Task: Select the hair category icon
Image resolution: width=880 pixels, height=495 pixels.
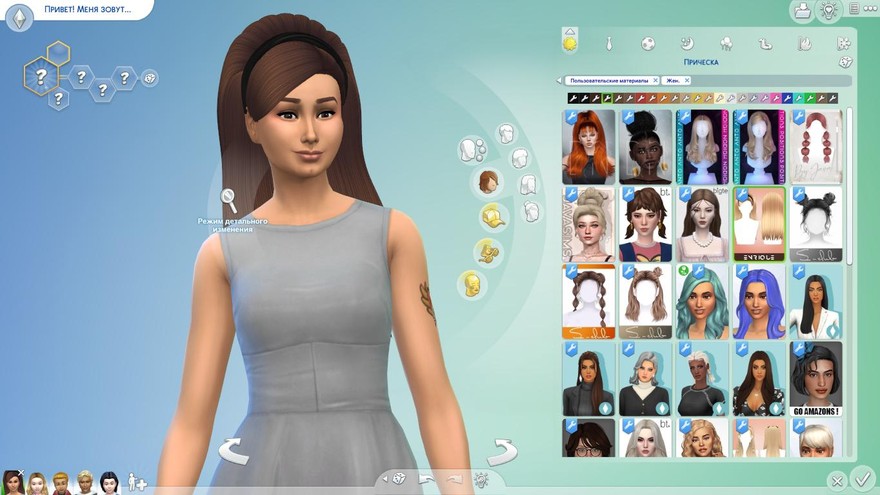Action: [x=487, y=182]
